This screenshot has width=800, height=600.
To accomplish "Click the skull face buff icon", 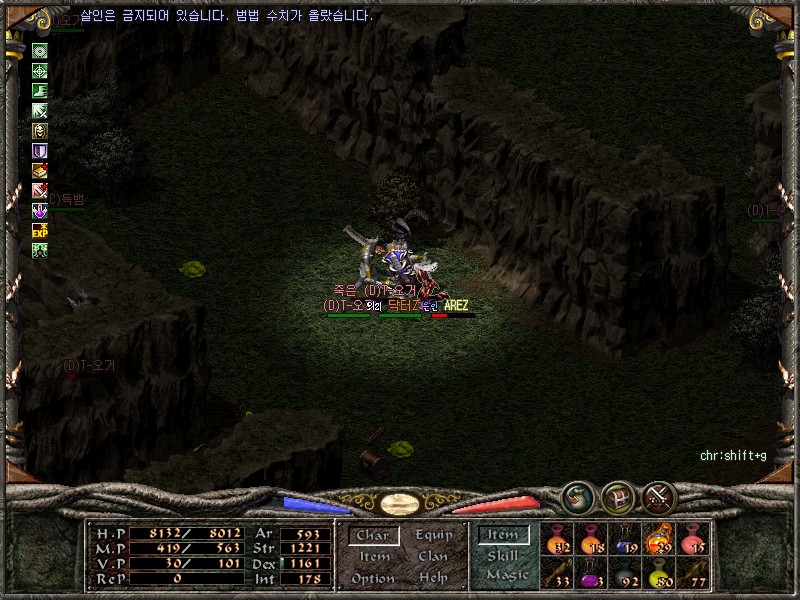I will tap(40, 131).
